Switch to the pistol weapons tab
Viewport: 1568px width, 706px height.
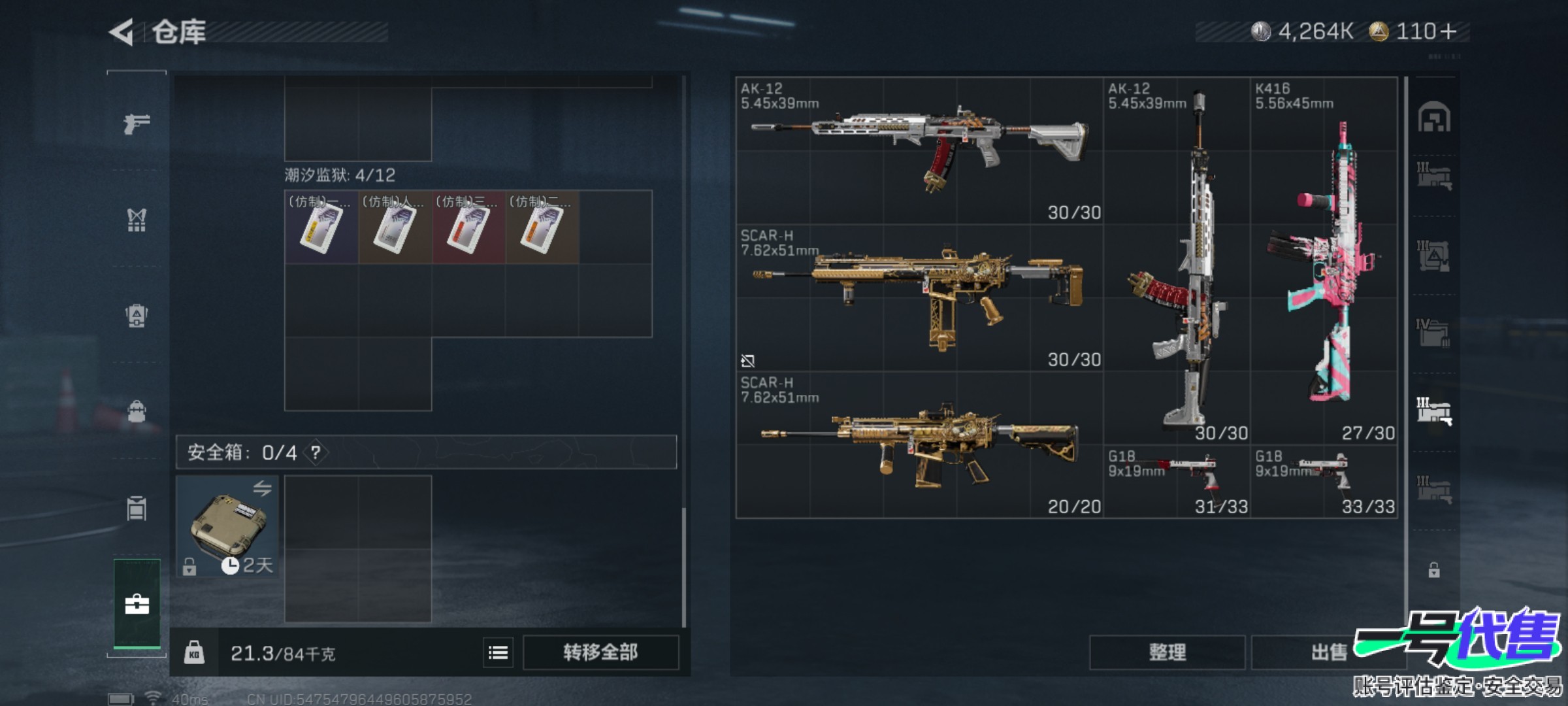[137, 123]
